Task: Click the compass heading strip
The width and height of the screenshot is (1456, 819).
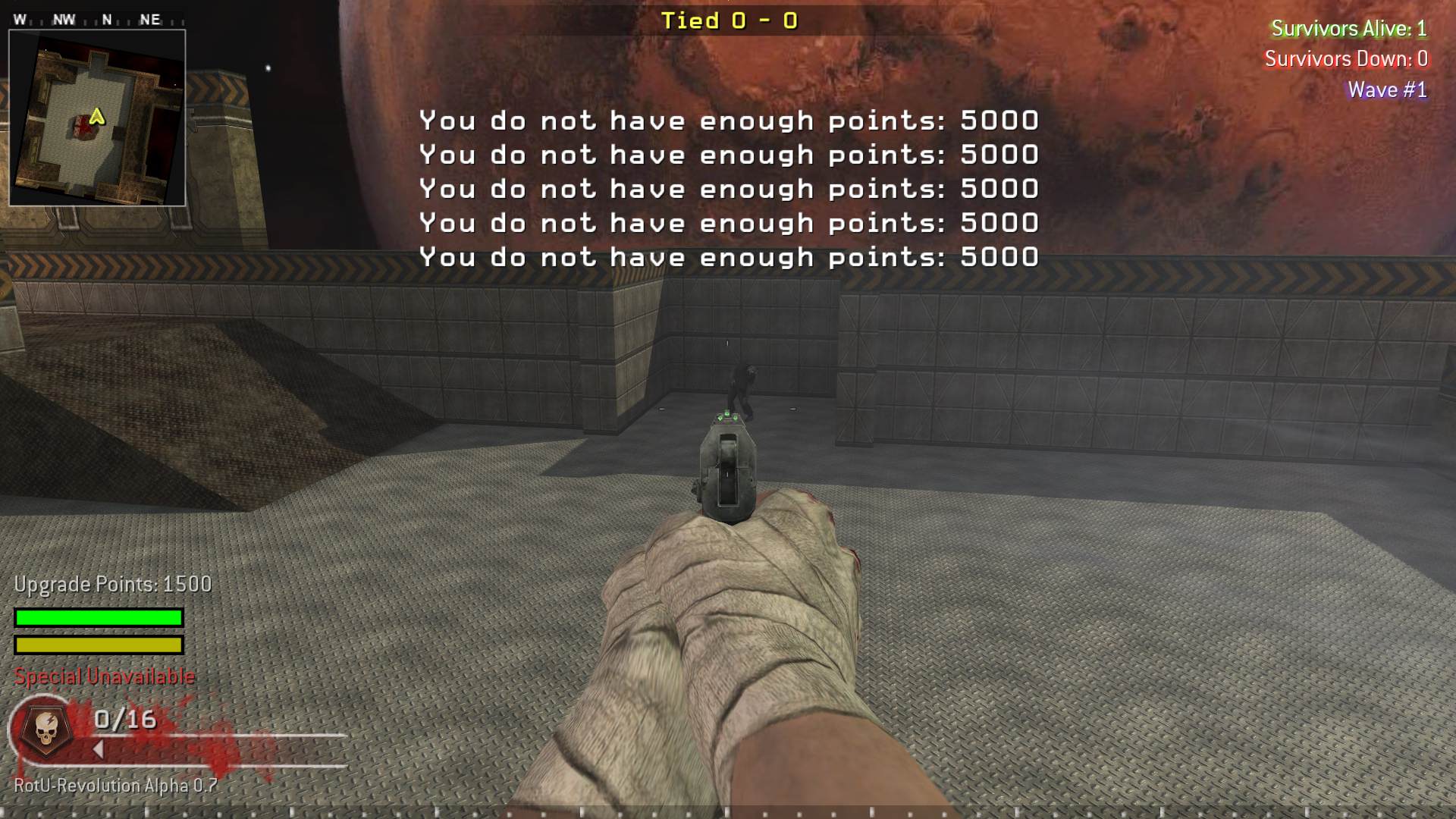Action: [97, 20]
